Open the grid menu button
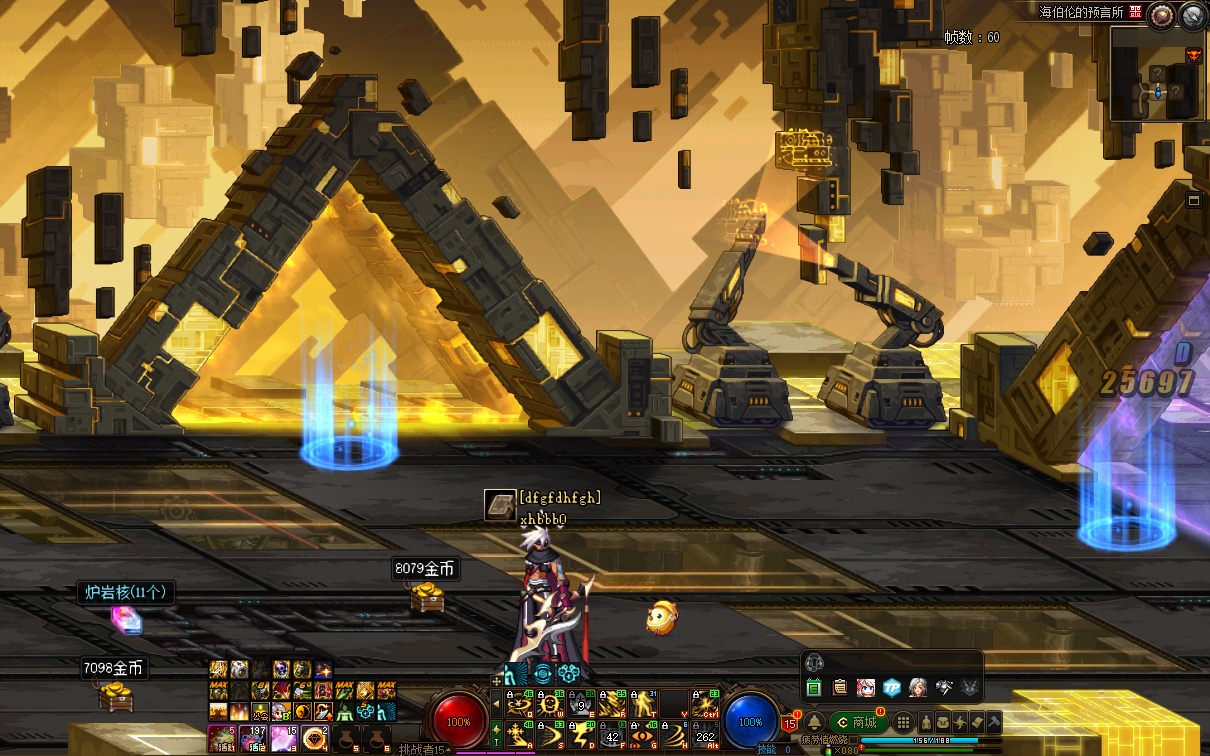 (903, 722)
